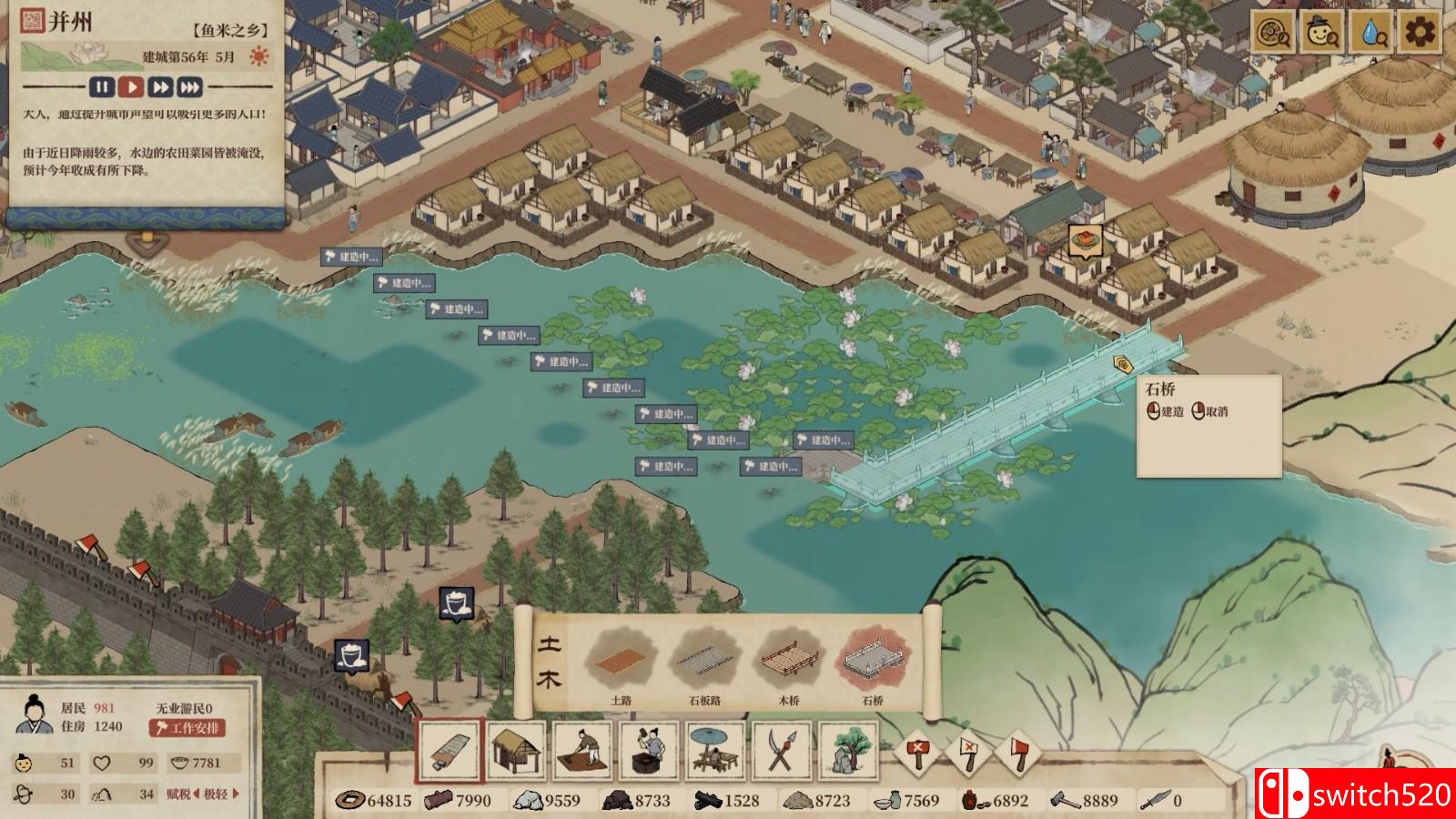Open the farming worker building category
This screenshot has height=819, width=1456.
click(582, 752)
